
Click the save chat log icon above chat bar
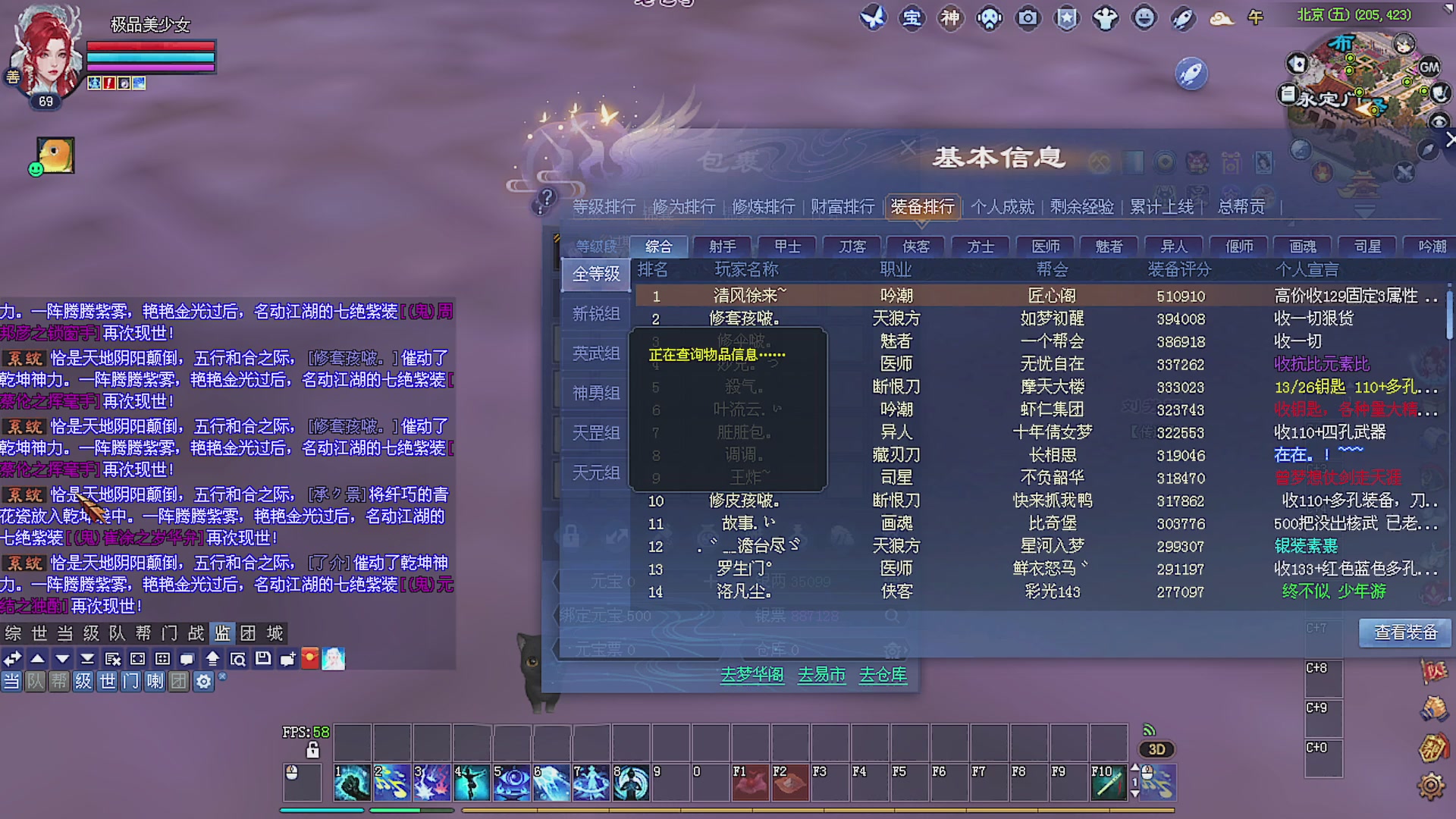[x=262, y=659]
